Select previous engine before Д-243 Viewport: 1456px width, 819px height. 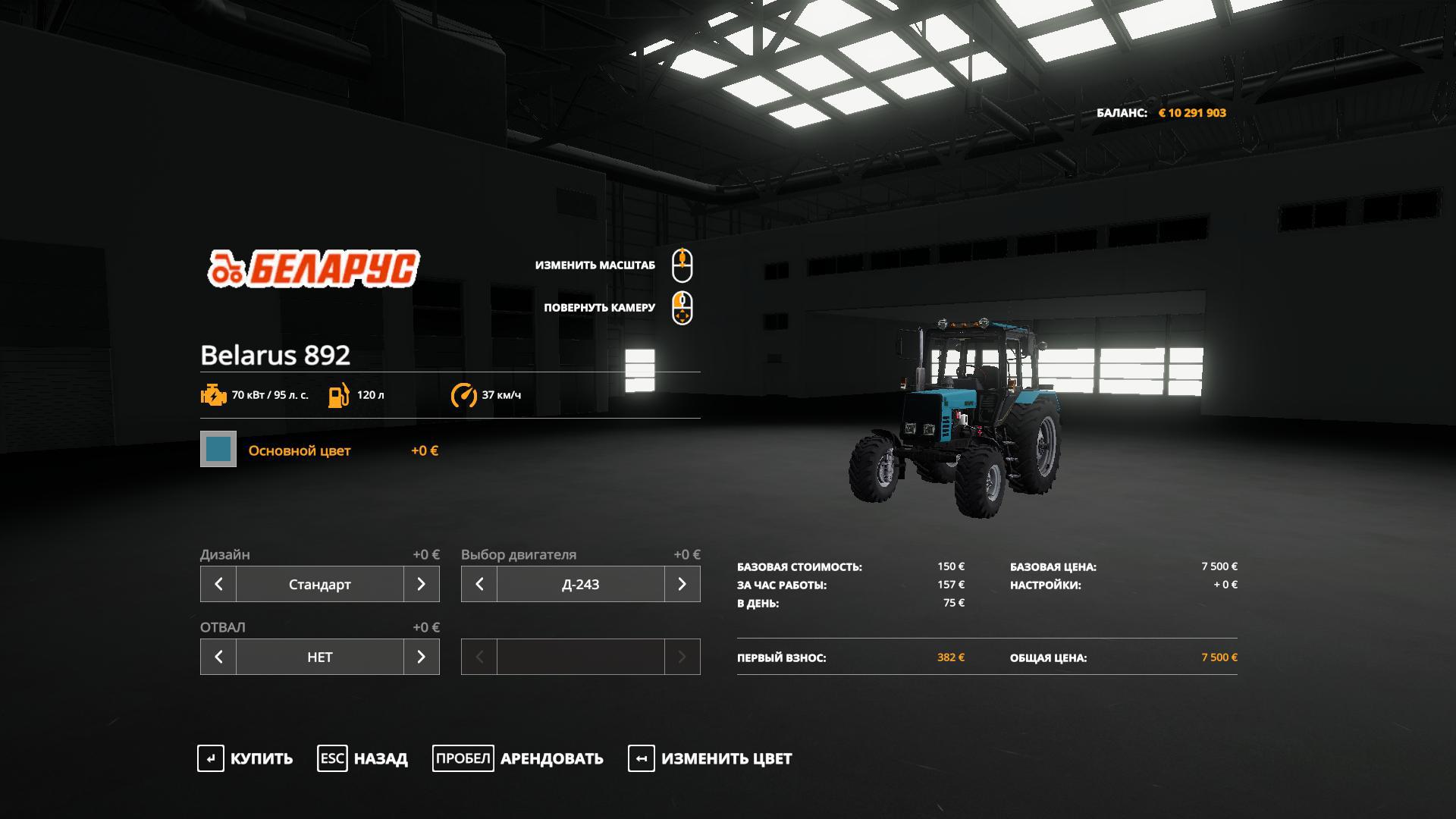[479, 584]
